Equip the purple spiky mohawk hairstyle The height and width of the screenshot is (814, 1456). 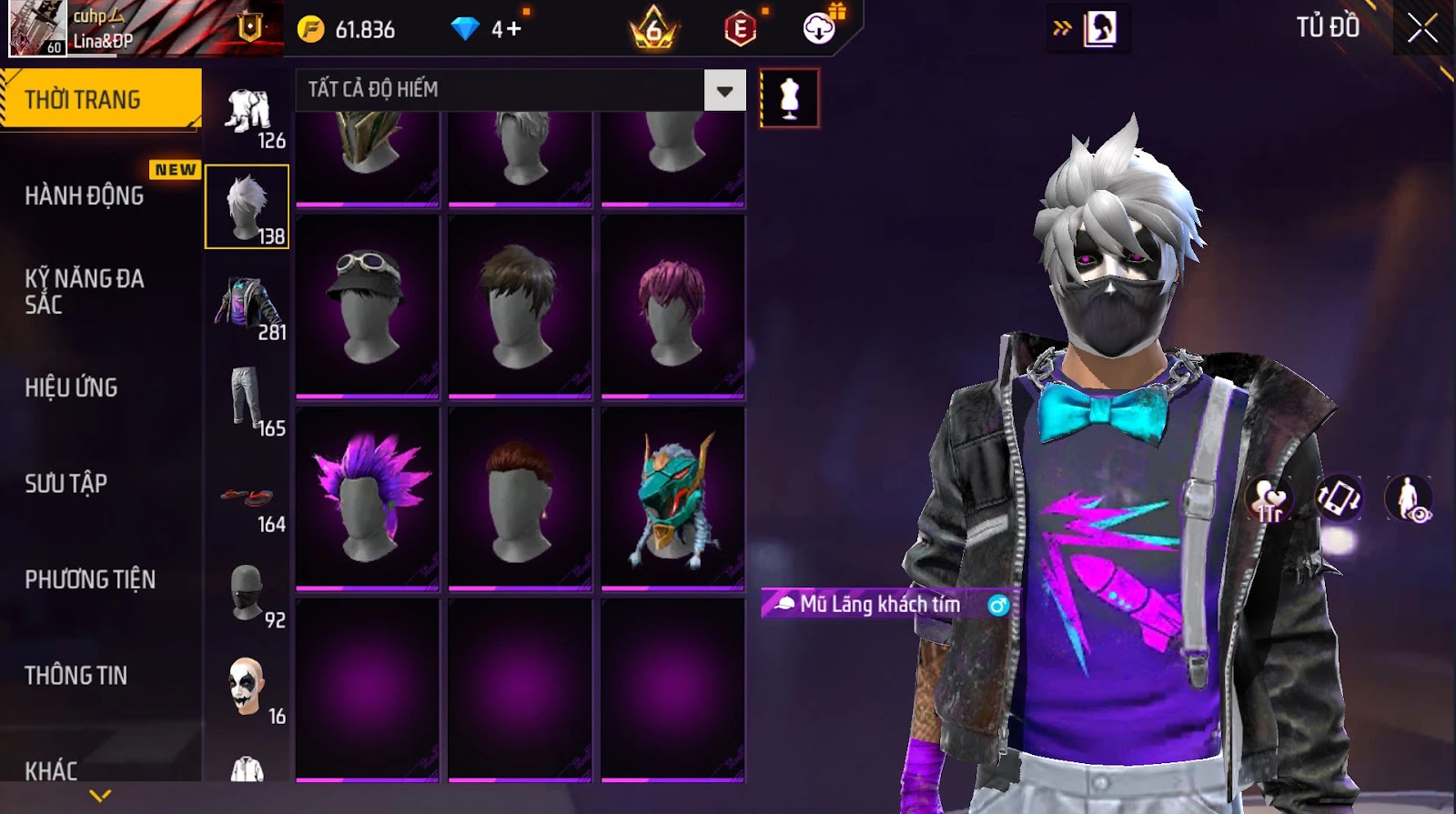[x=368, y=497]
